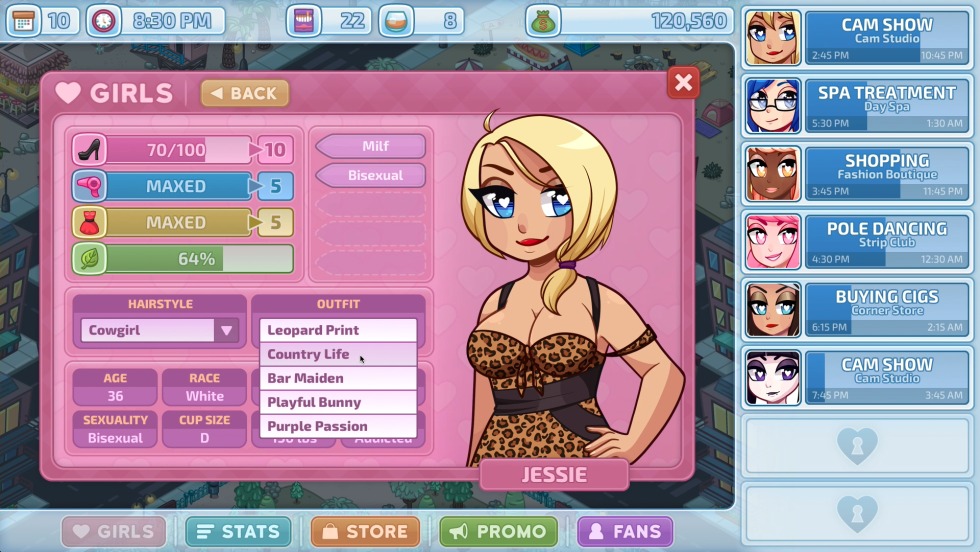Screen dimensions: 980x552
Task: Click the hair dryer stat icon
Action: click(x=89, y=186)
